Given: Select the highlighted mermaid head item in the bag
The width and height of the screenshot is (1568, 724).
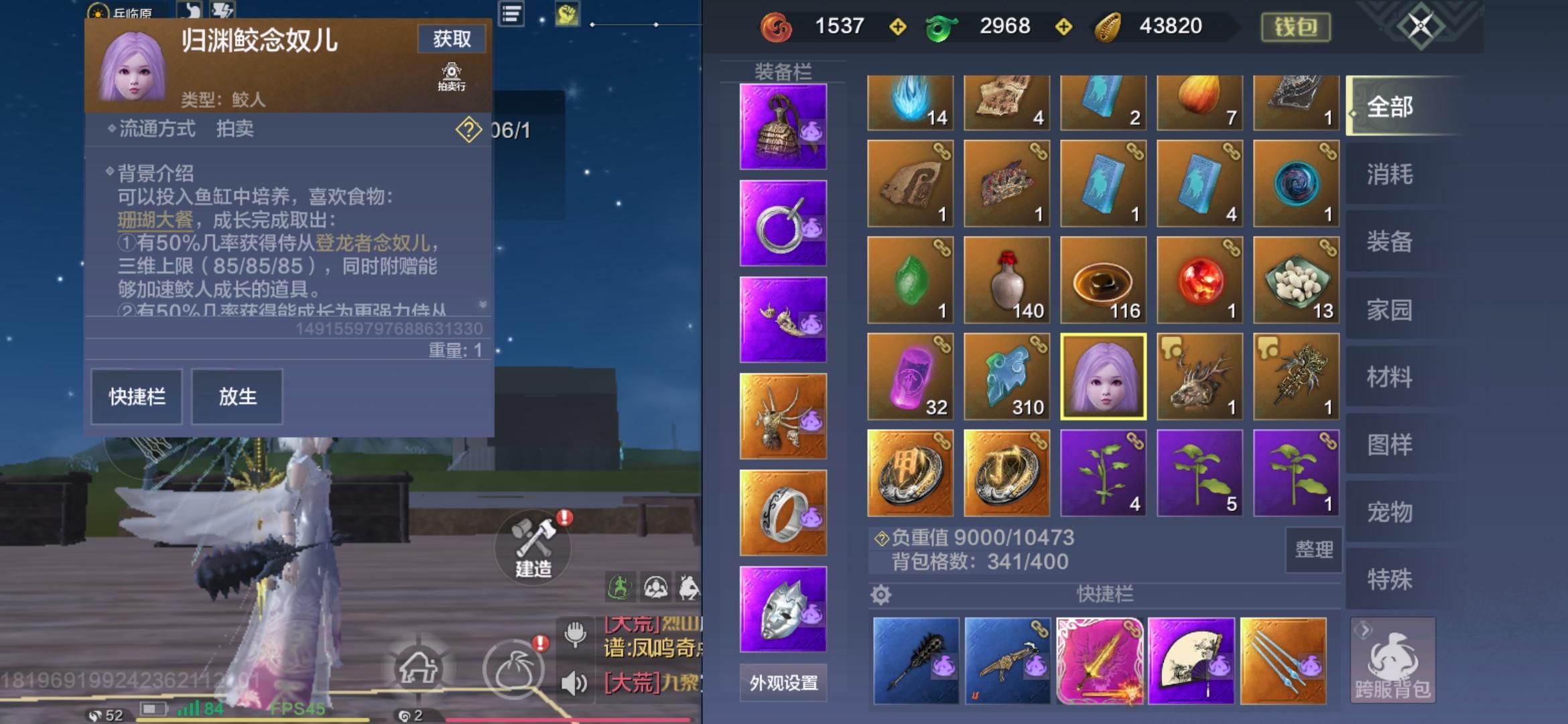Looking at the screenshot, I should point(1102,376).
